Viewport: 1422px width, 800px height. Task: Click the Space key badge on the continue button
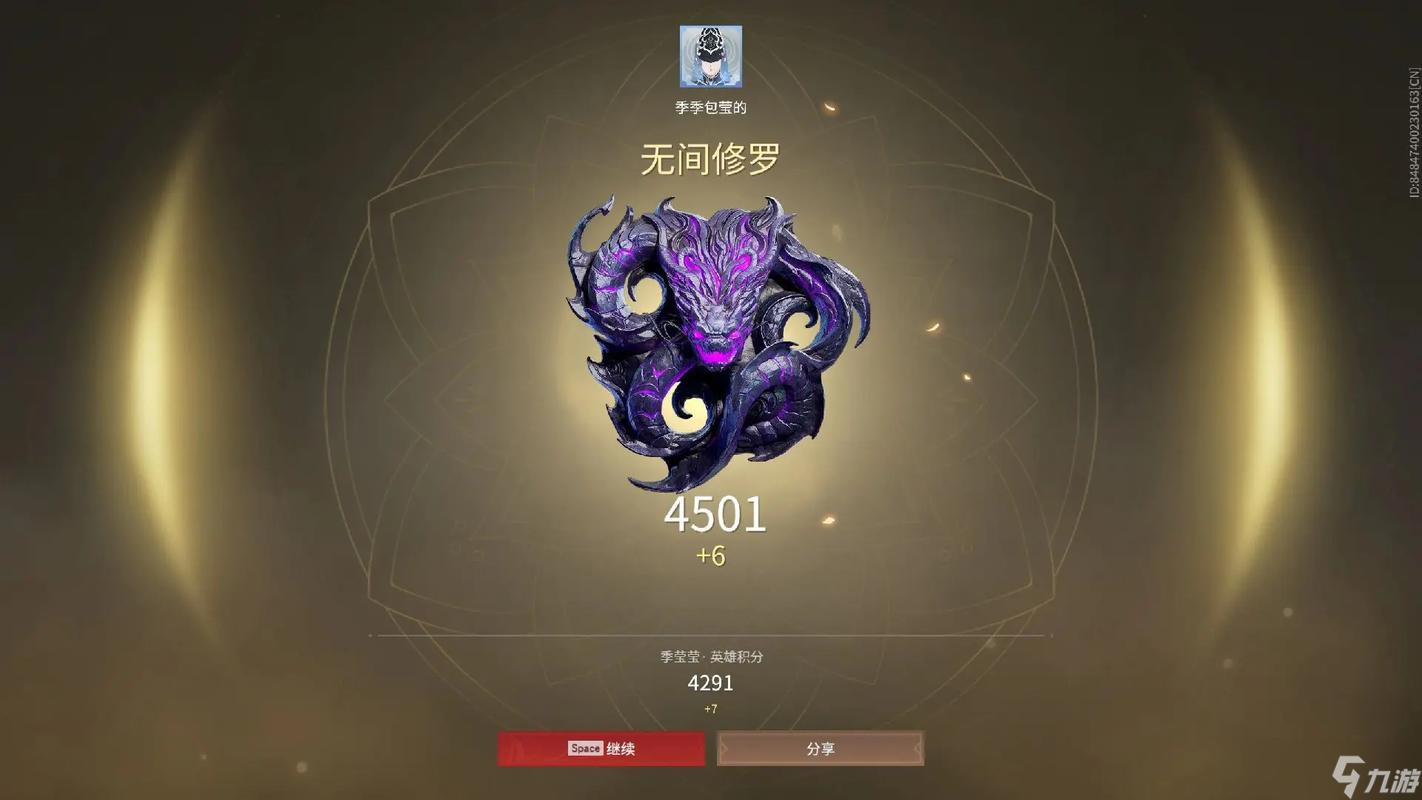585,748
